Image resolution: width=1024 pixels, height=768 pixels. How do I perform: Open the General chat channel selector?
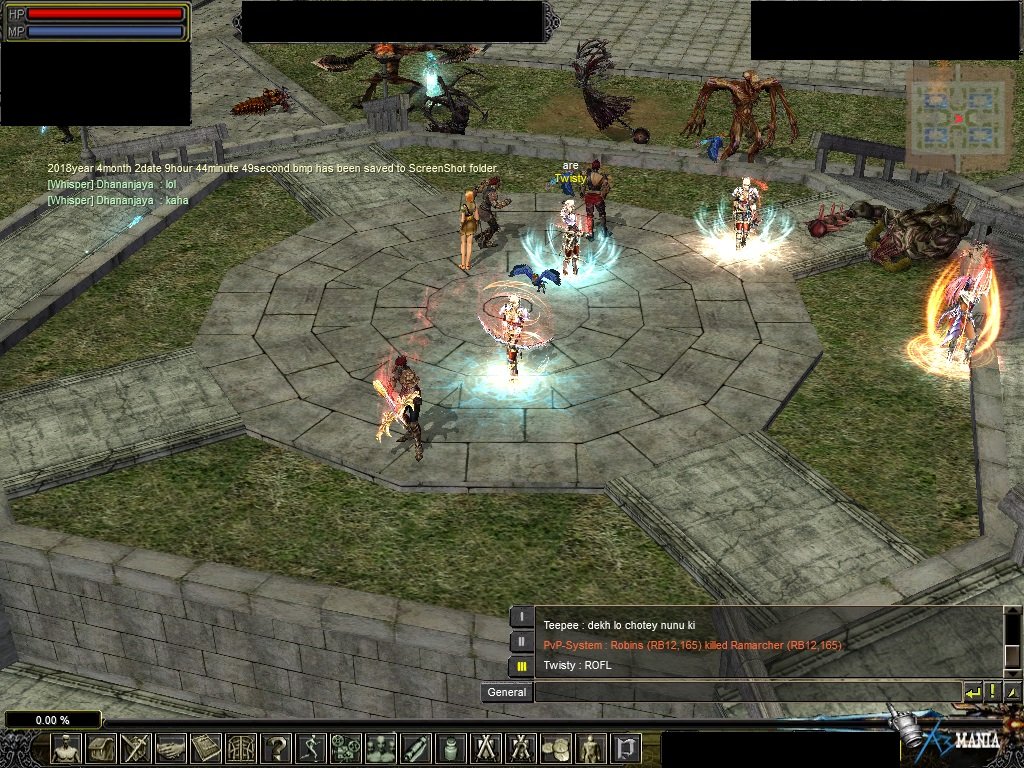point(507,692)
